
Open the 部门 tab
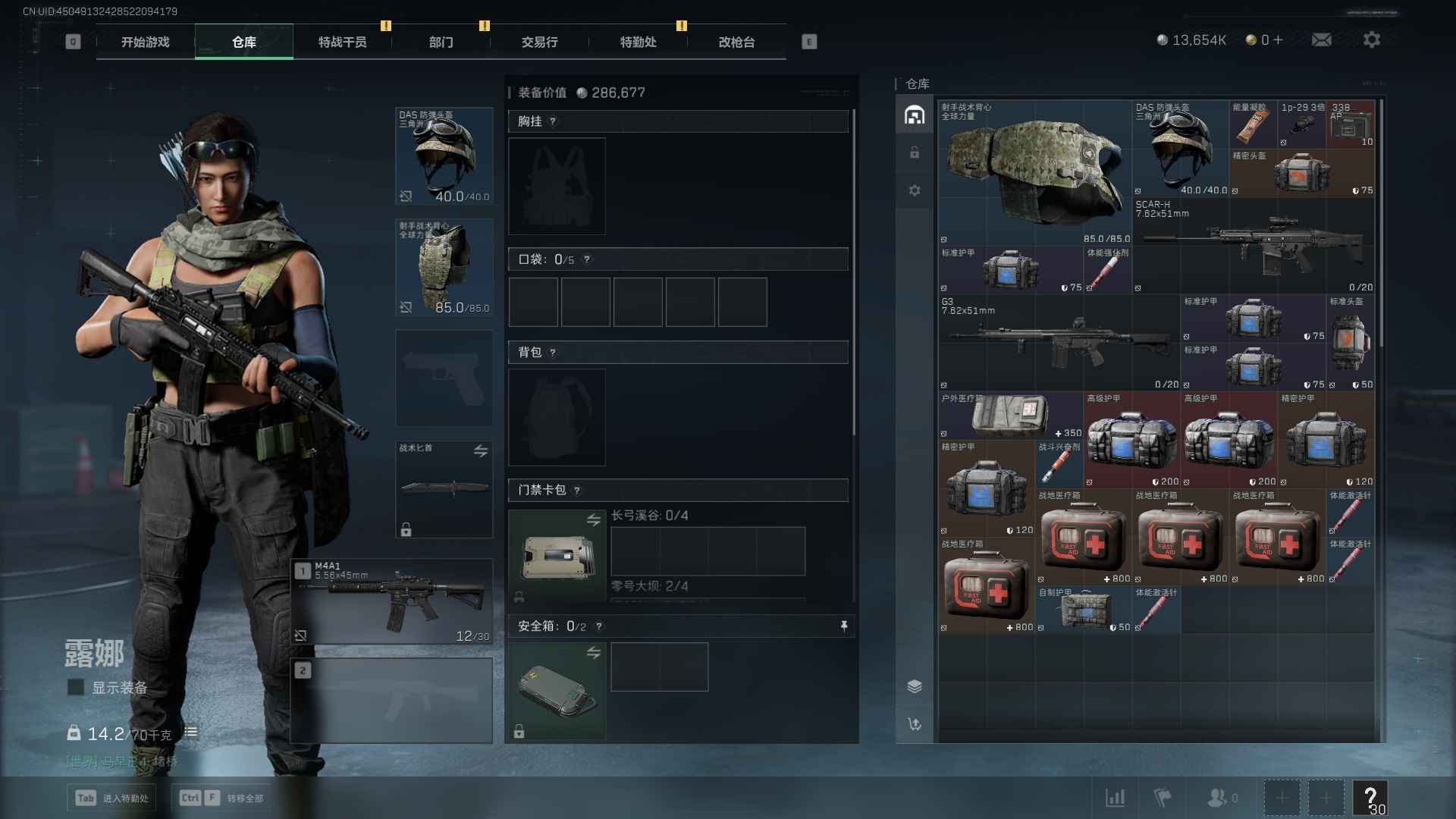(x=441, y=42)
